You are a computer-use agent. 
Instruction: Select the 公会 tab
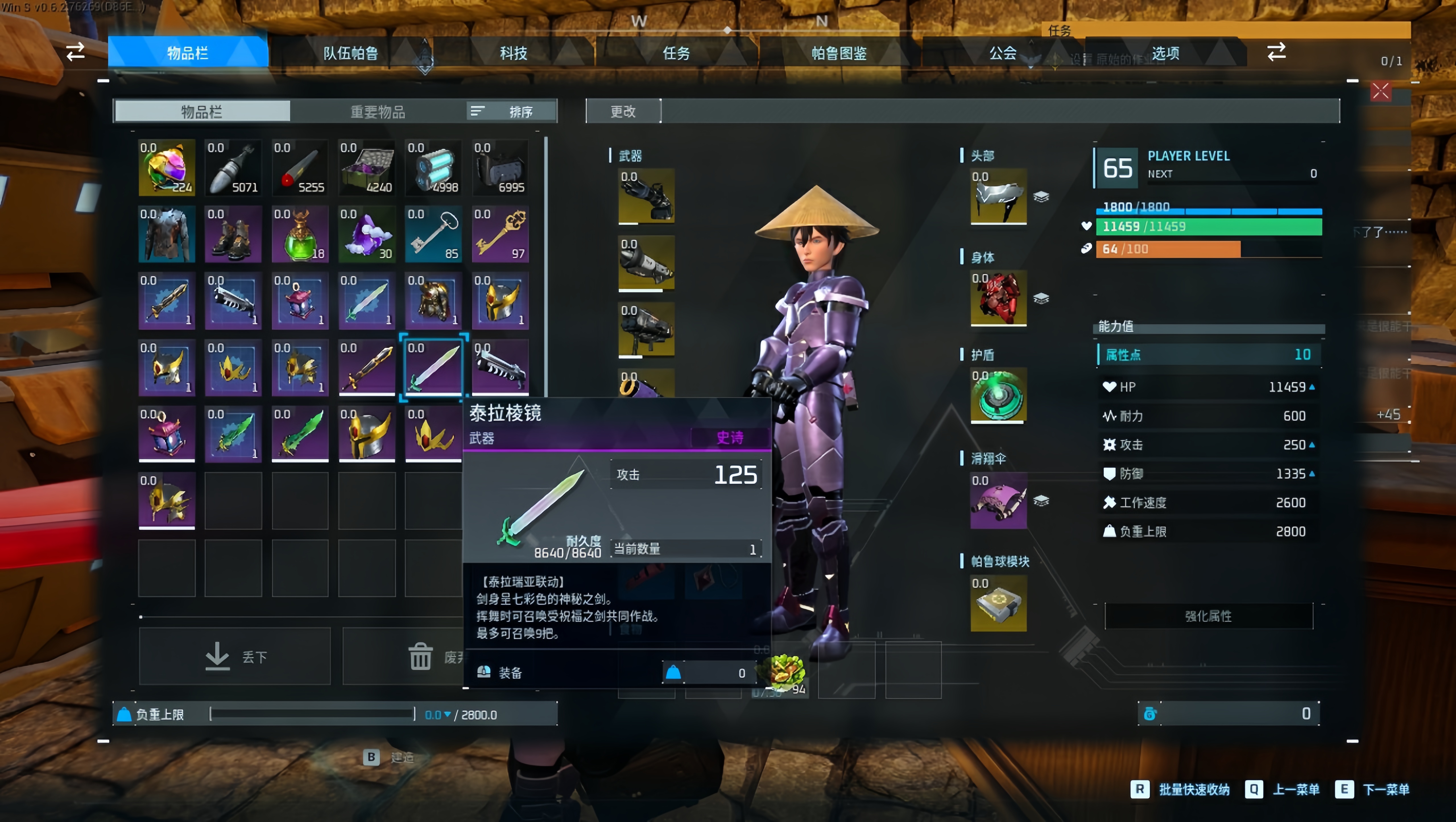tap(1003, 53)
